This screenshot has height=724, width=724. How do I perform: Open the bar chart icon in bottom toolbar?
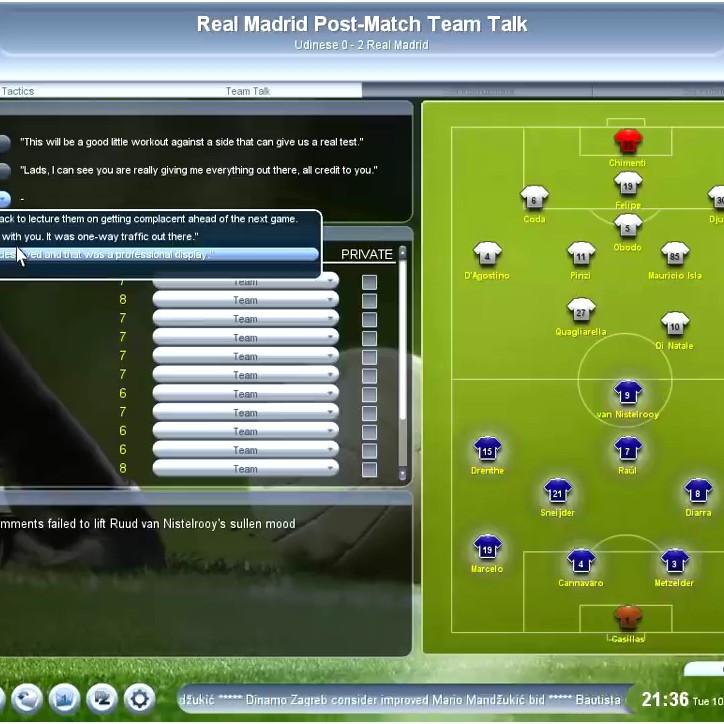click(x=64, y=699)
